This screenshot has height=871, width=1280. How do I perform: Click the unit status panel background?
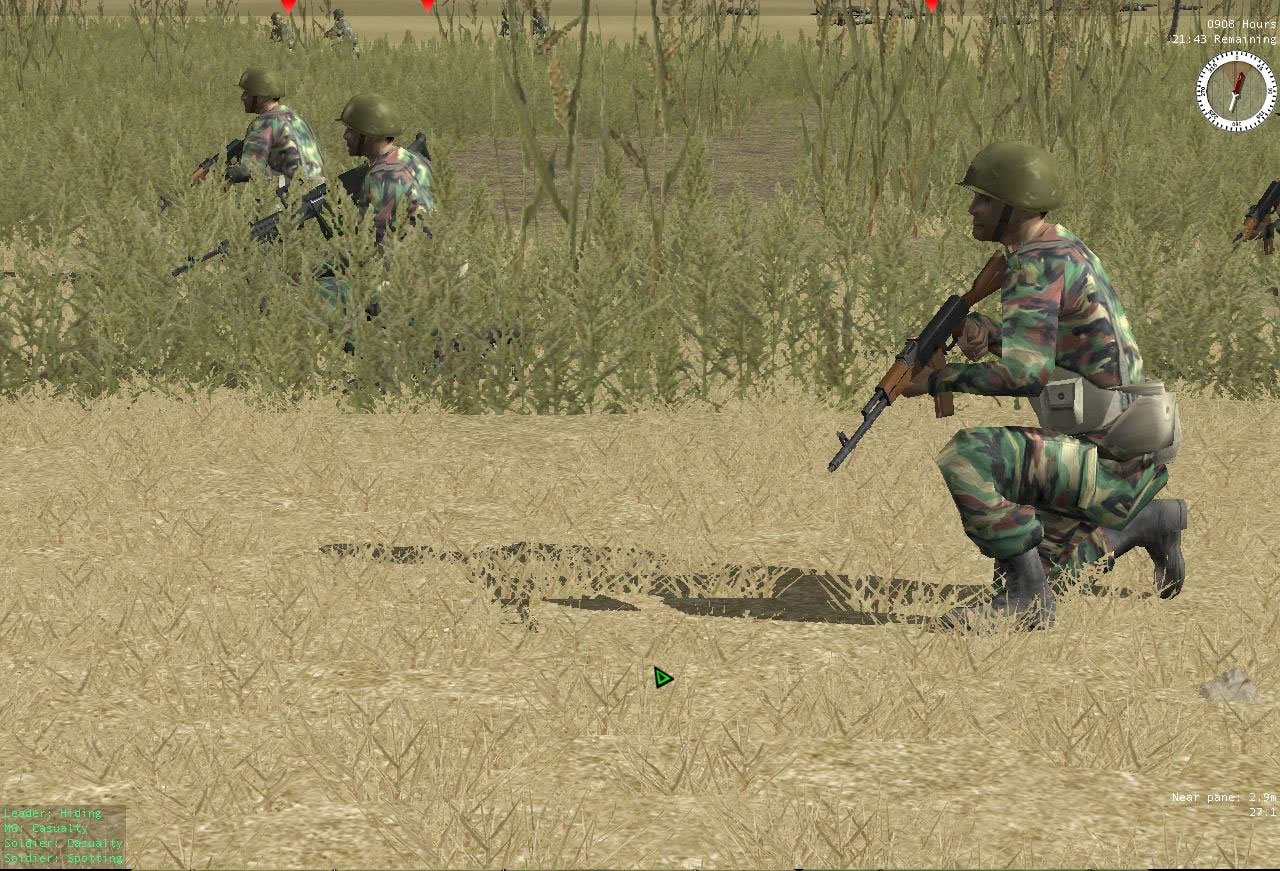point(62,835)
